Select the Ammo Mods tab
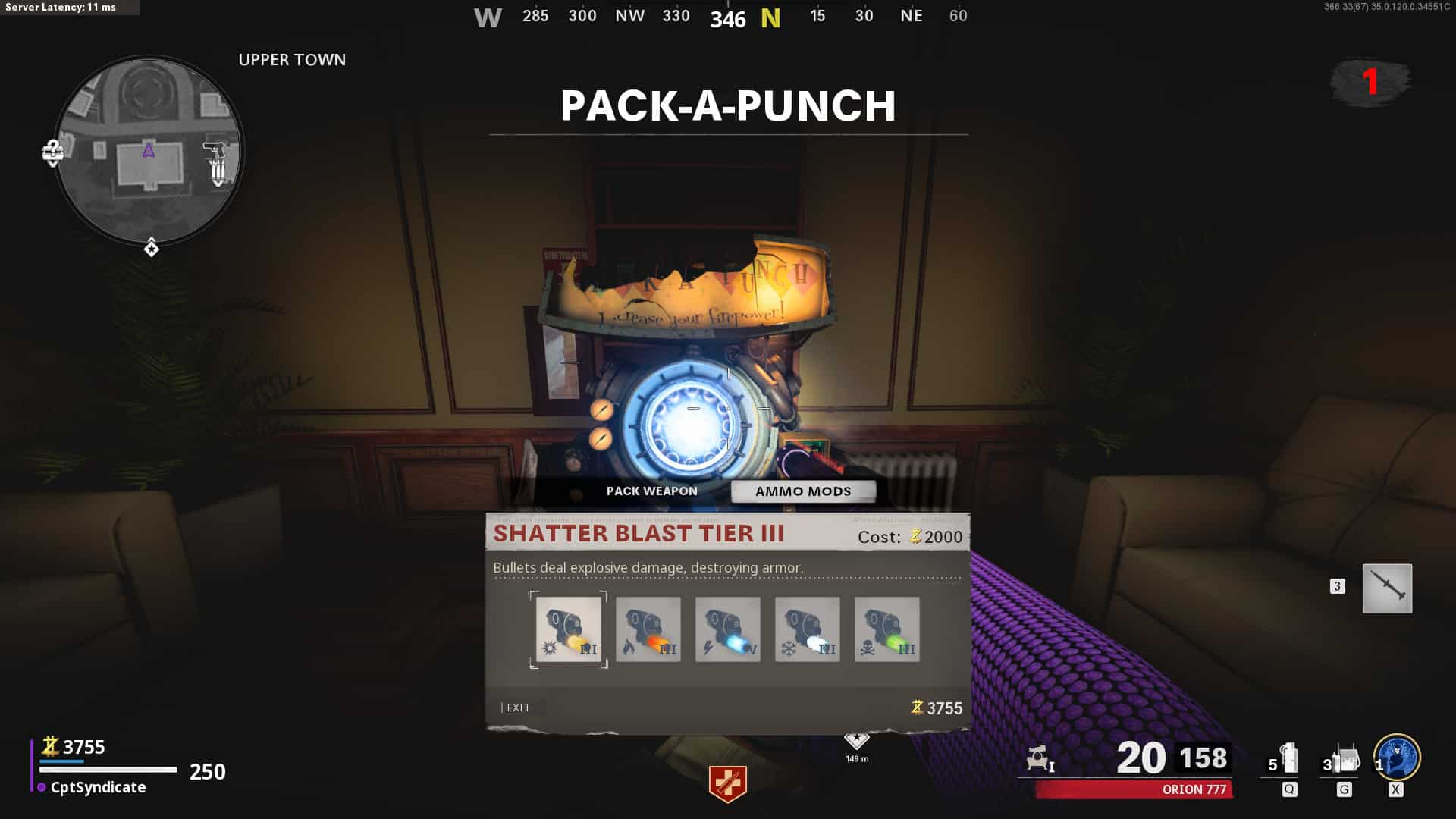 (x=803, y=491)
